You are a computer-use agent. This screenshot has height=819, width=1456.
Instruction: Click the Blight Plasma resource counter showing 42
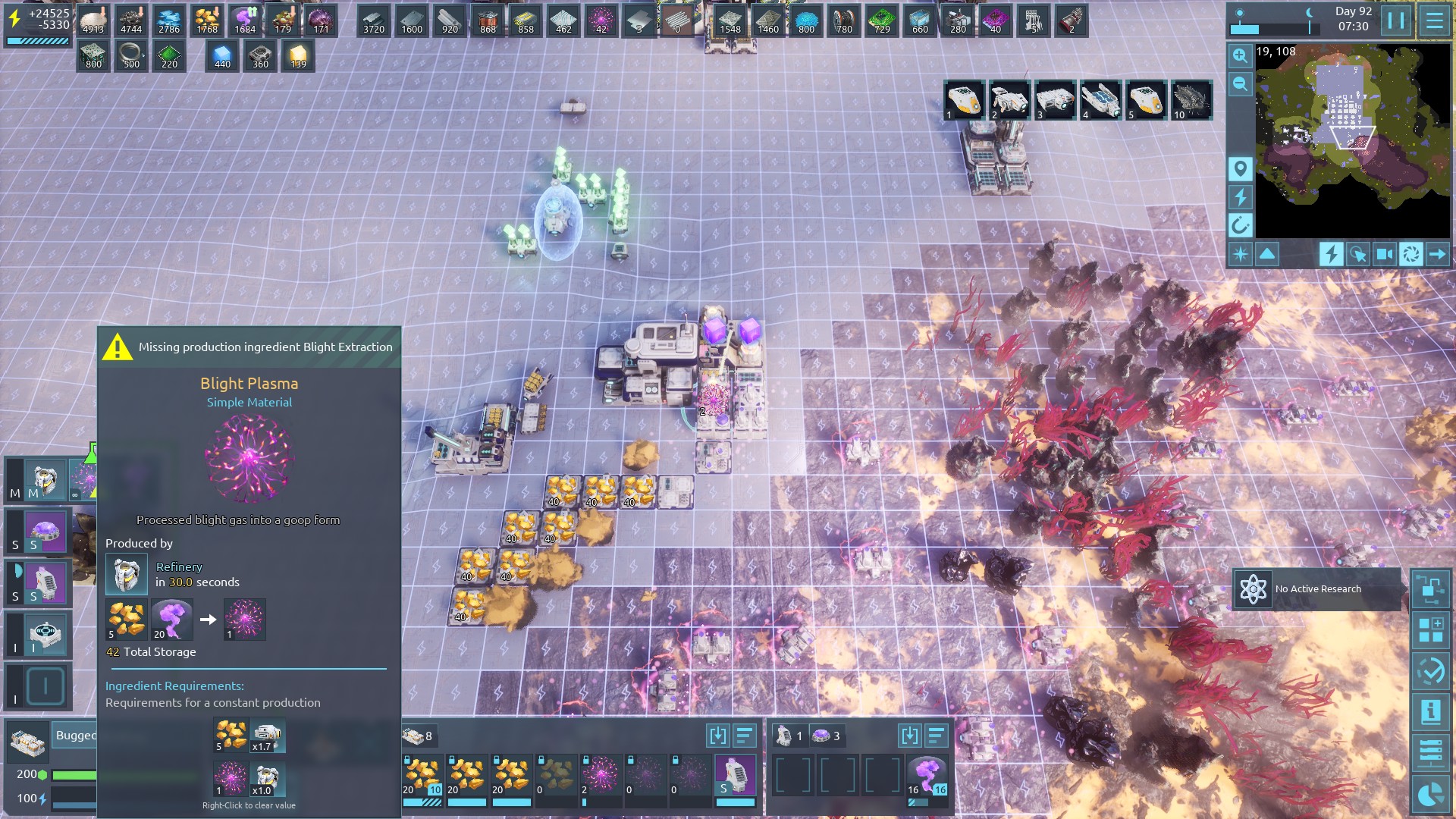(x=601, y=20)
